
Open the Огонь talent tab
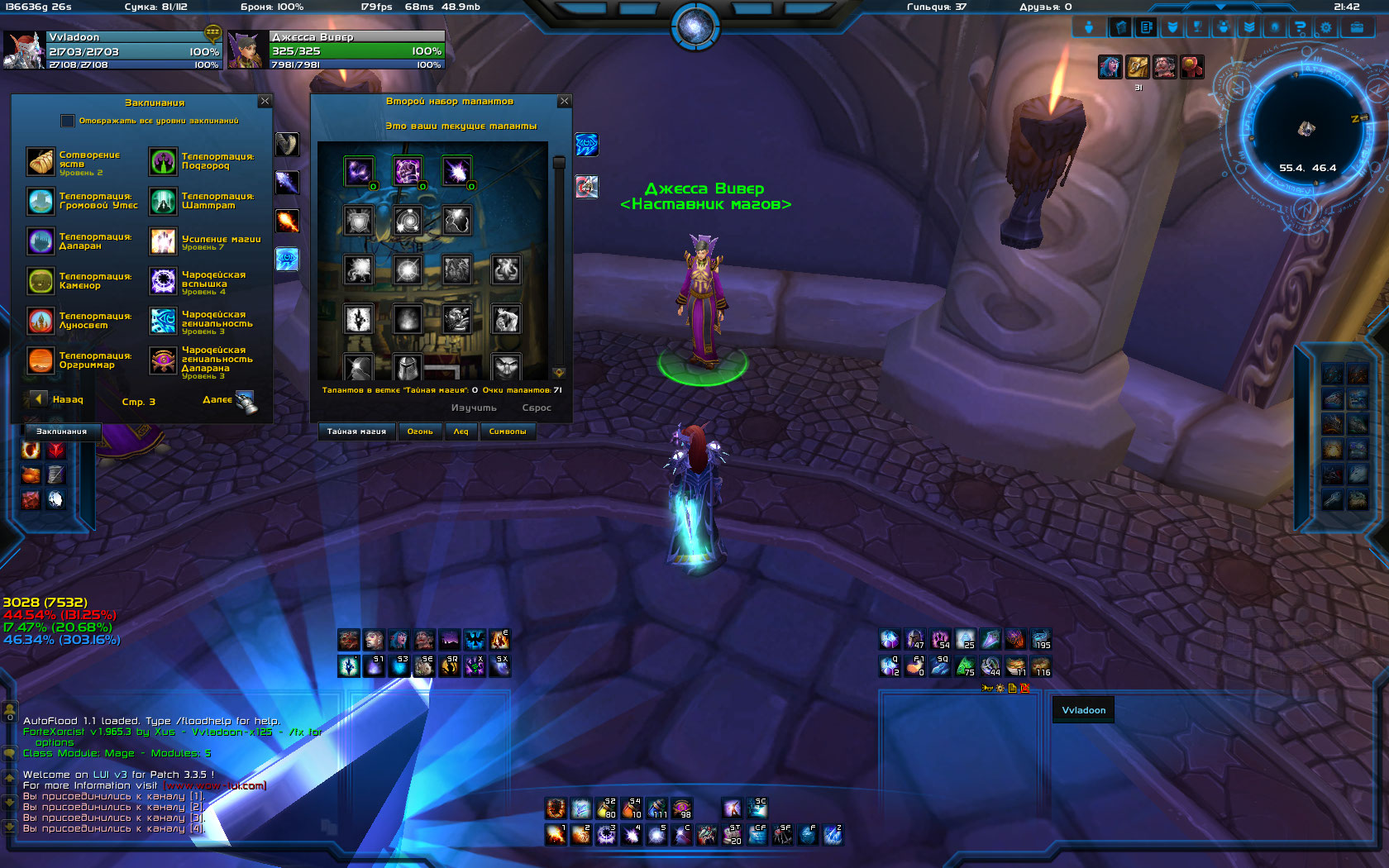click(420, 432)
